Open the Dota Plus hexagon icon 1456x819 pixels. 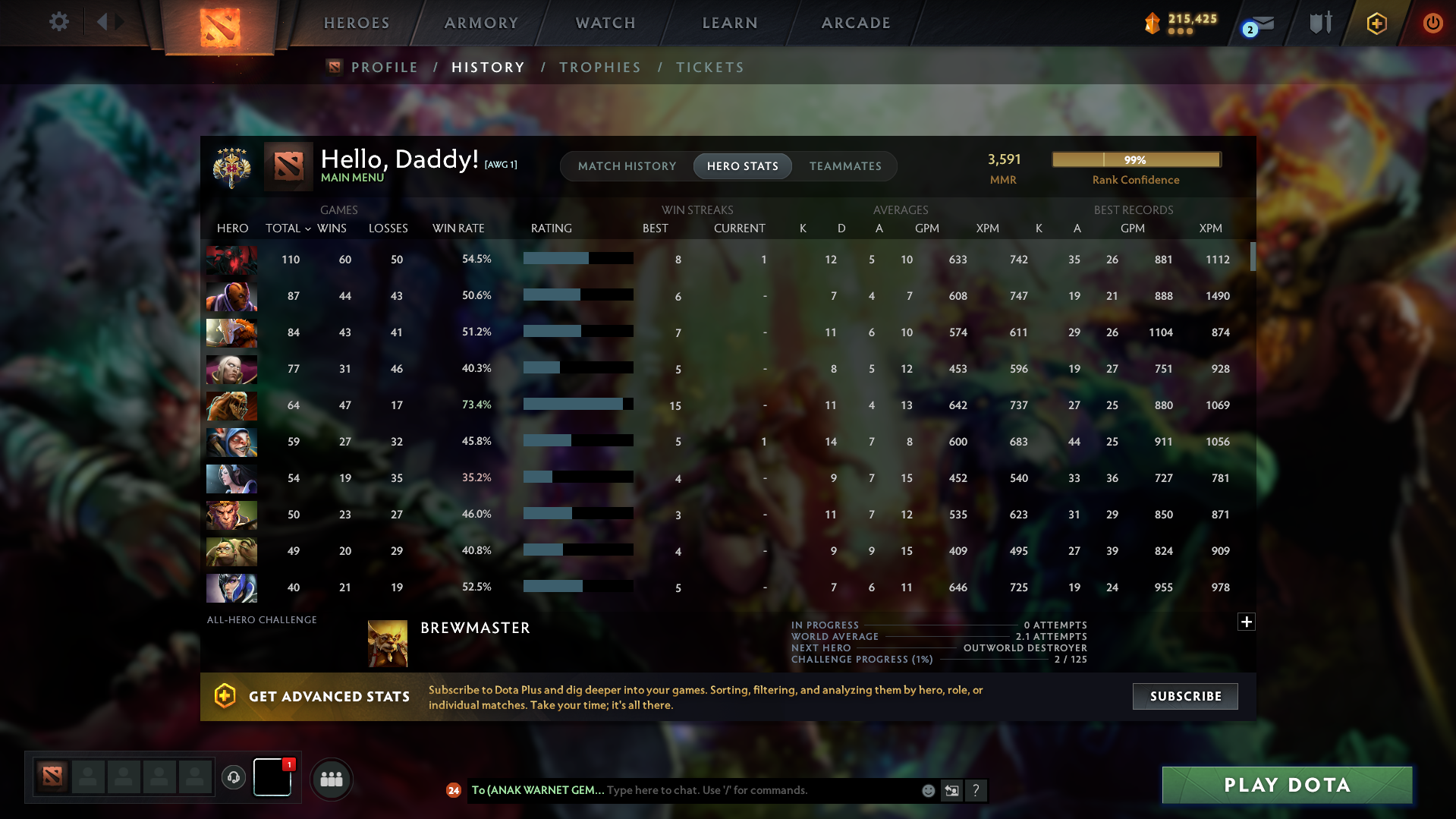pos(1376,23)
